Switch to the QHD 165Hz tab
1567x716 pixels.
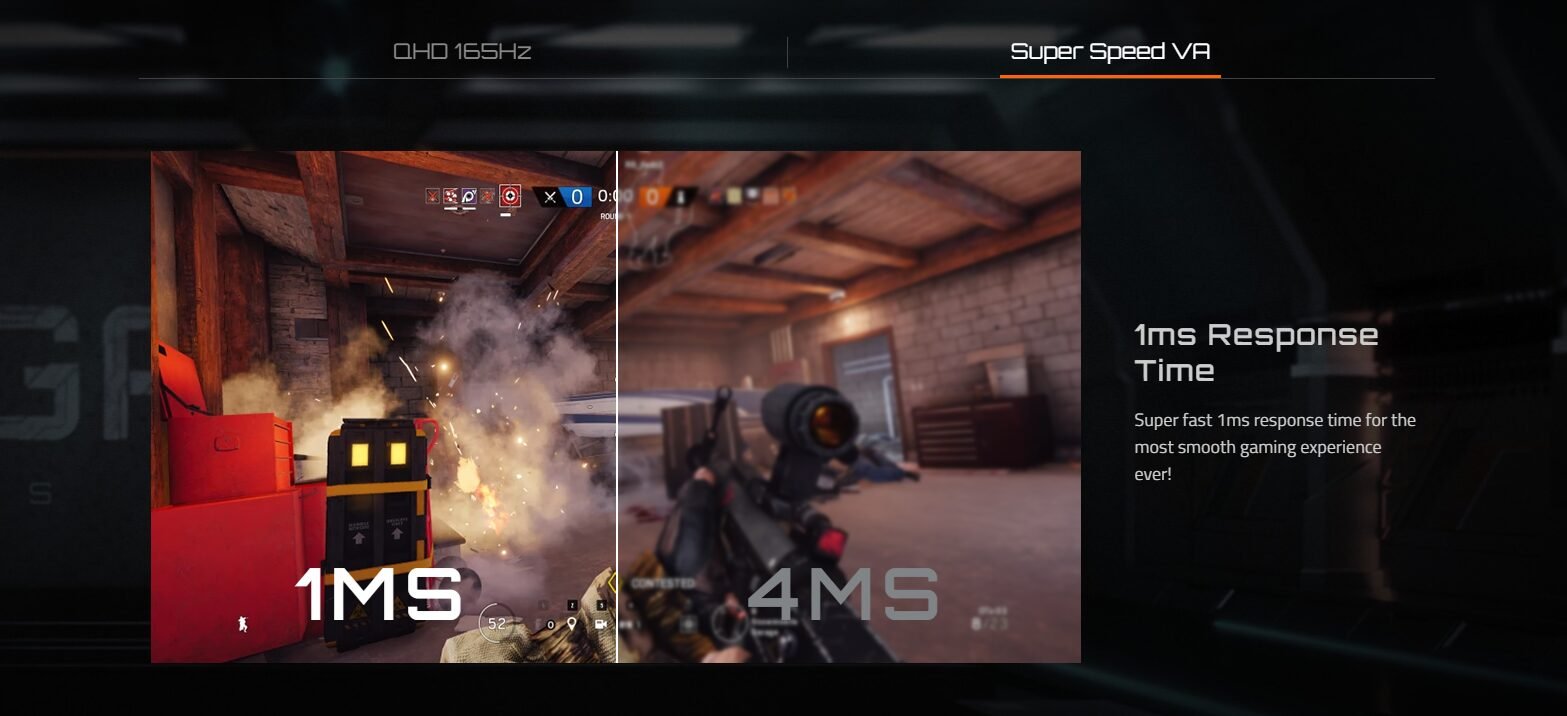pos(461,52)
